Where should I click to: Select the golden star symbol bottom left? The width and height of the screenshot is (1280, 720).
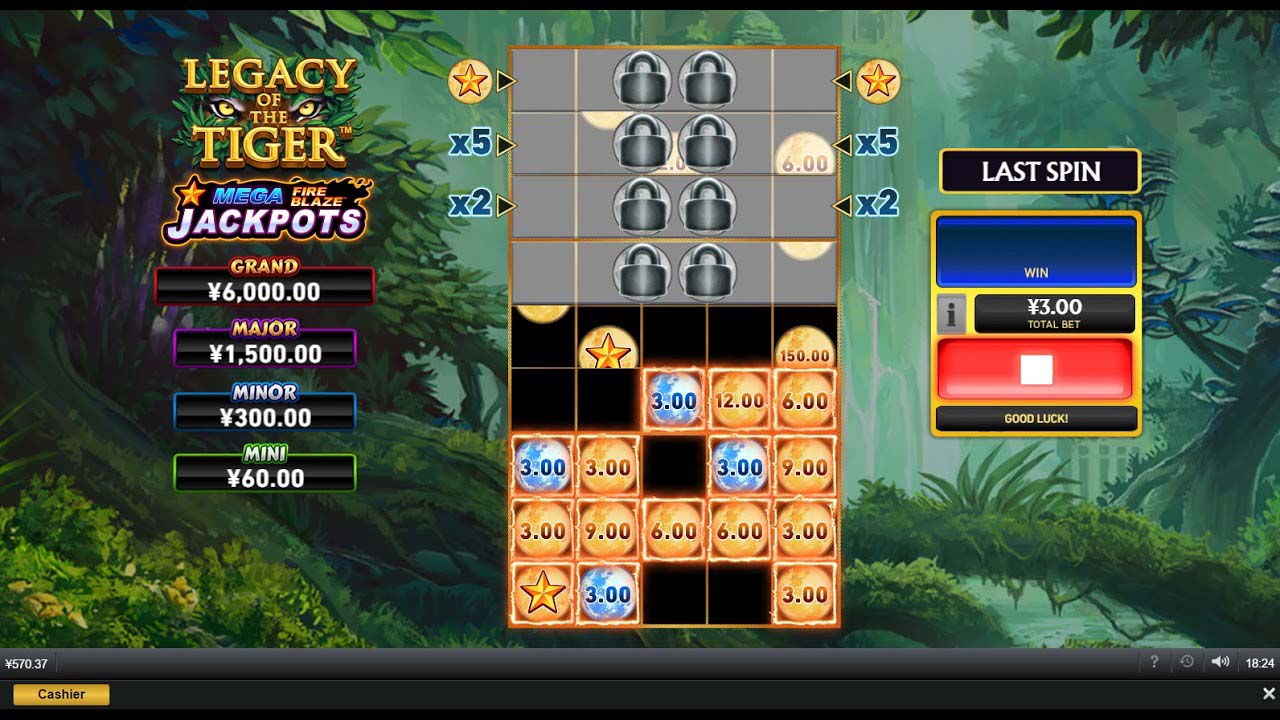coord(542,594)
